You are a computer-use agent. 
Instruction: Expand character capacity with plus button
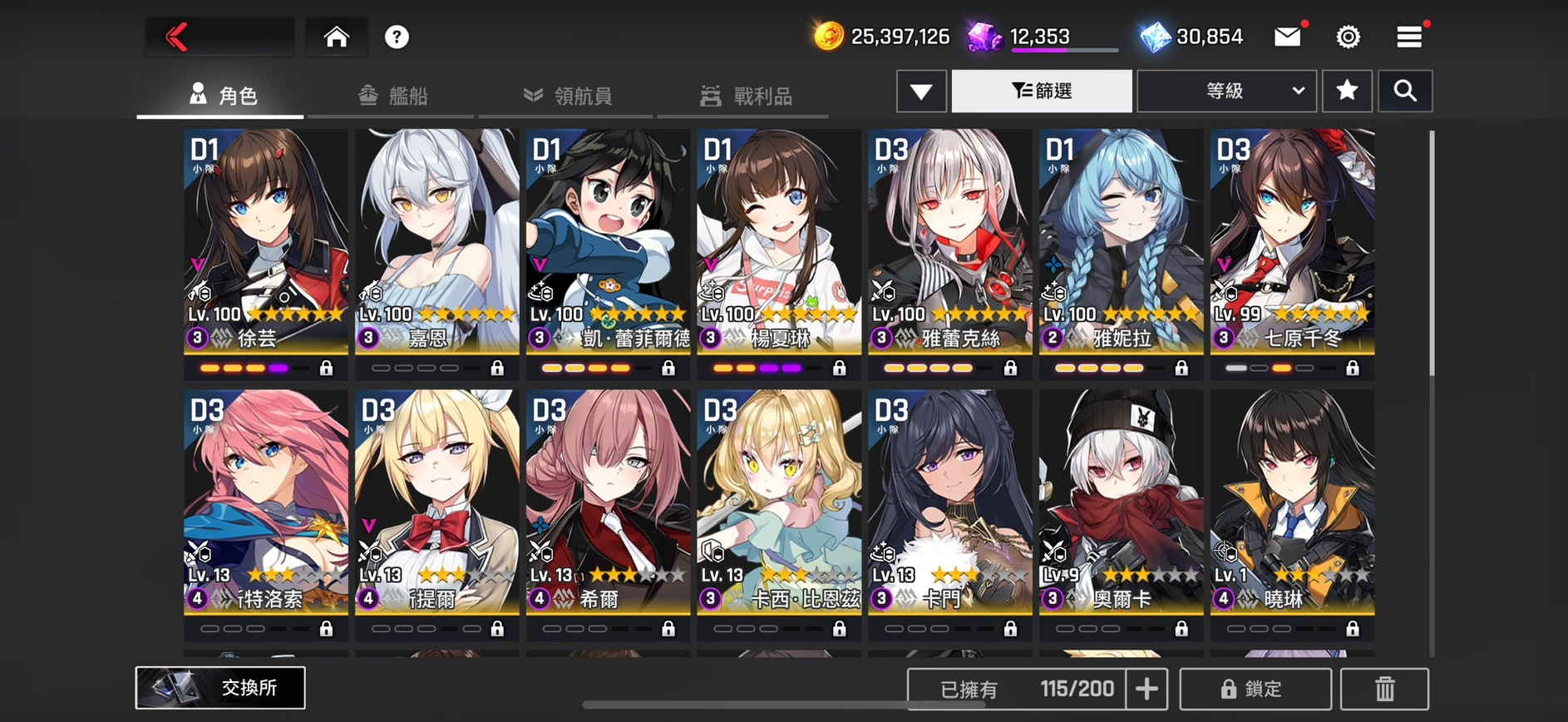(1146, 689)
